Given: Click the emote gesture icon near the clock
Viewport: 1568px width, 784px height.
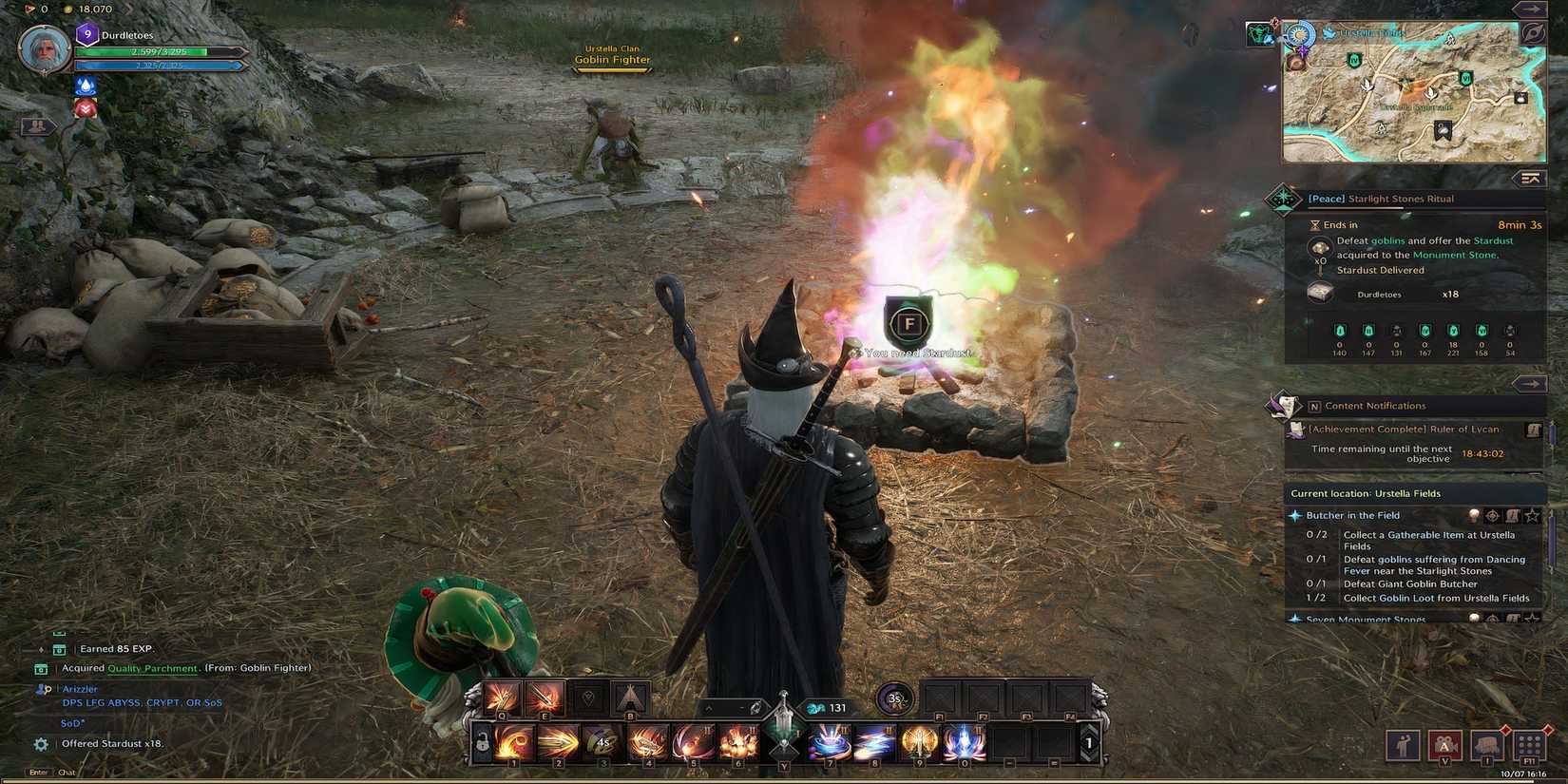Looking at the screenshot, I should point(1405,746).
